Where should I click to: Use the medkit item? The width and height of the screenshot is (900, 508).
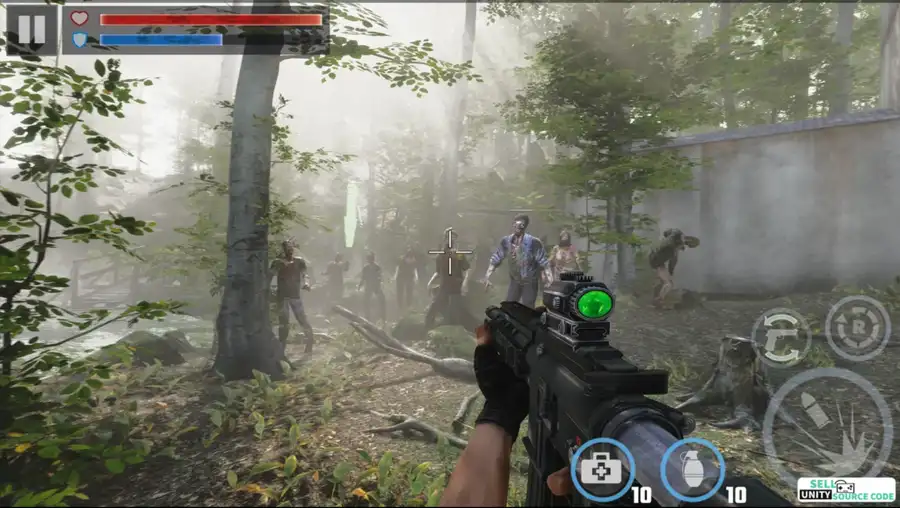(x=603, y=469)
